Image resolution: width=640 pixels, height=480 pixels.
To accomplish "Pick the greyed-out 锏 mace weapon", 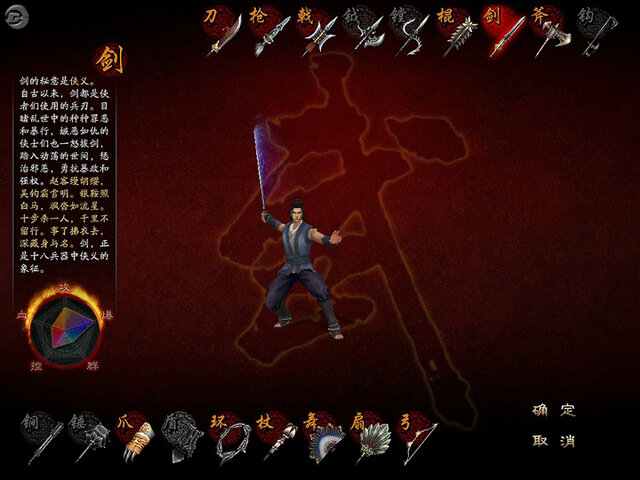I will coord(44,438).
